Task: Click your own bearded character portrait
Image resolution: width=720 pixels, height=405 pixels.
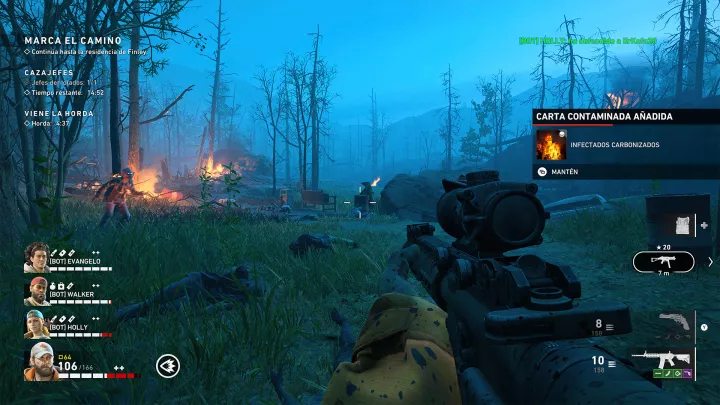Action: 40,361
